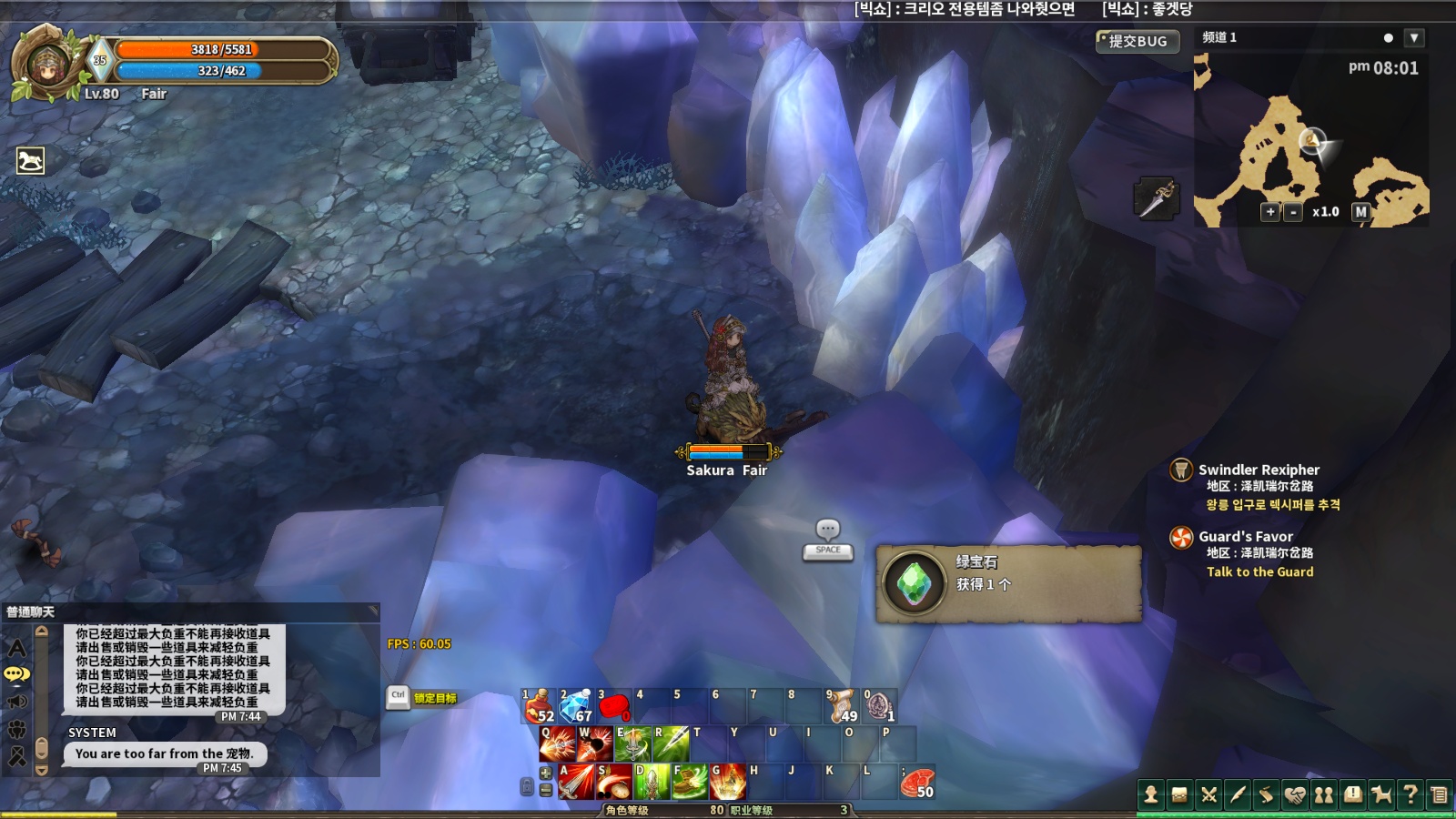Screen dimensions: 1456x819
Task: Open the inventory bag toolbar icon
Action: 1179,795
